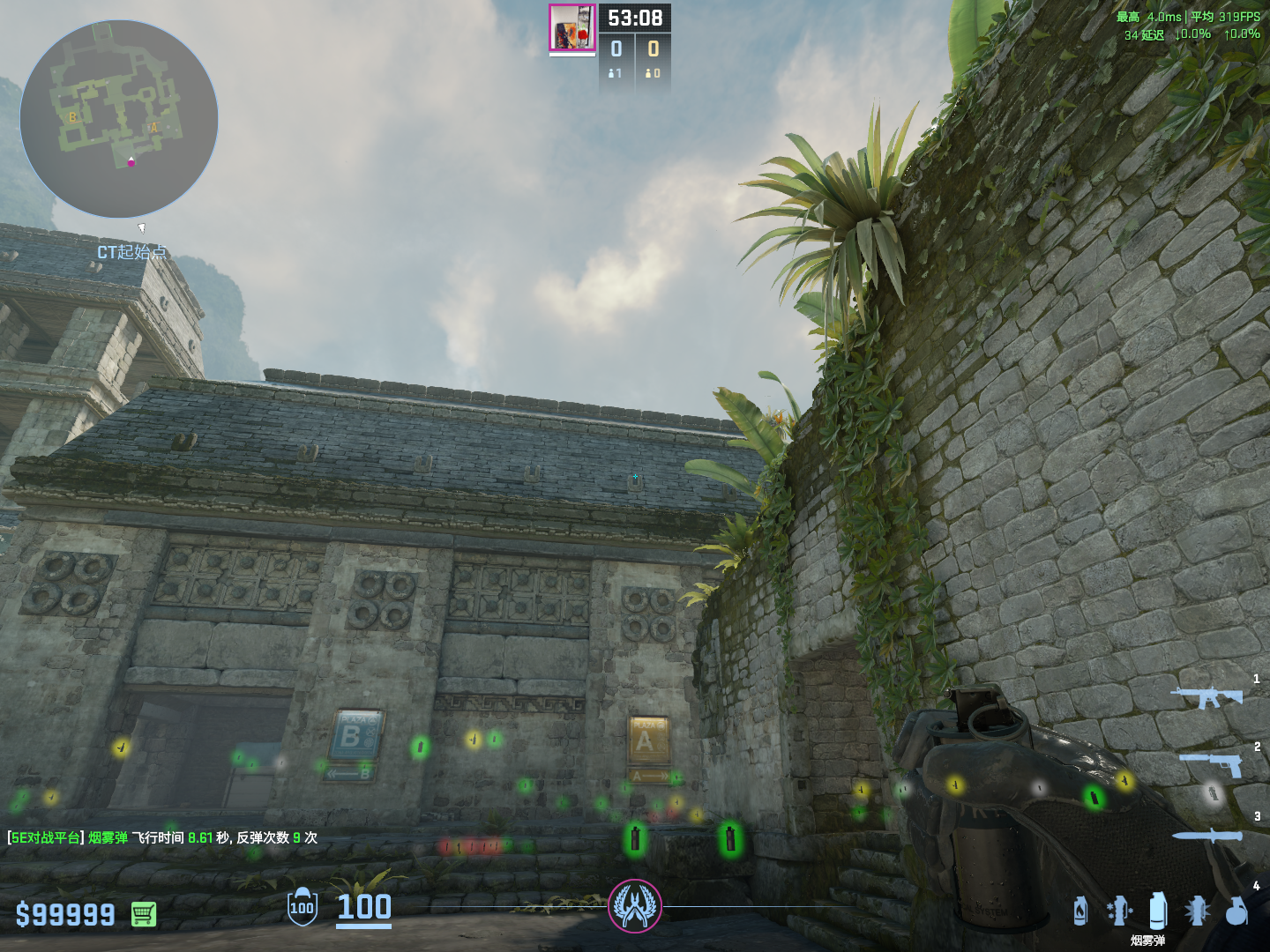Select the highlighted smoke grenade icon
Image resolution: width=1270 pixels, height=952 pixels.
[x=1158, y=911]
